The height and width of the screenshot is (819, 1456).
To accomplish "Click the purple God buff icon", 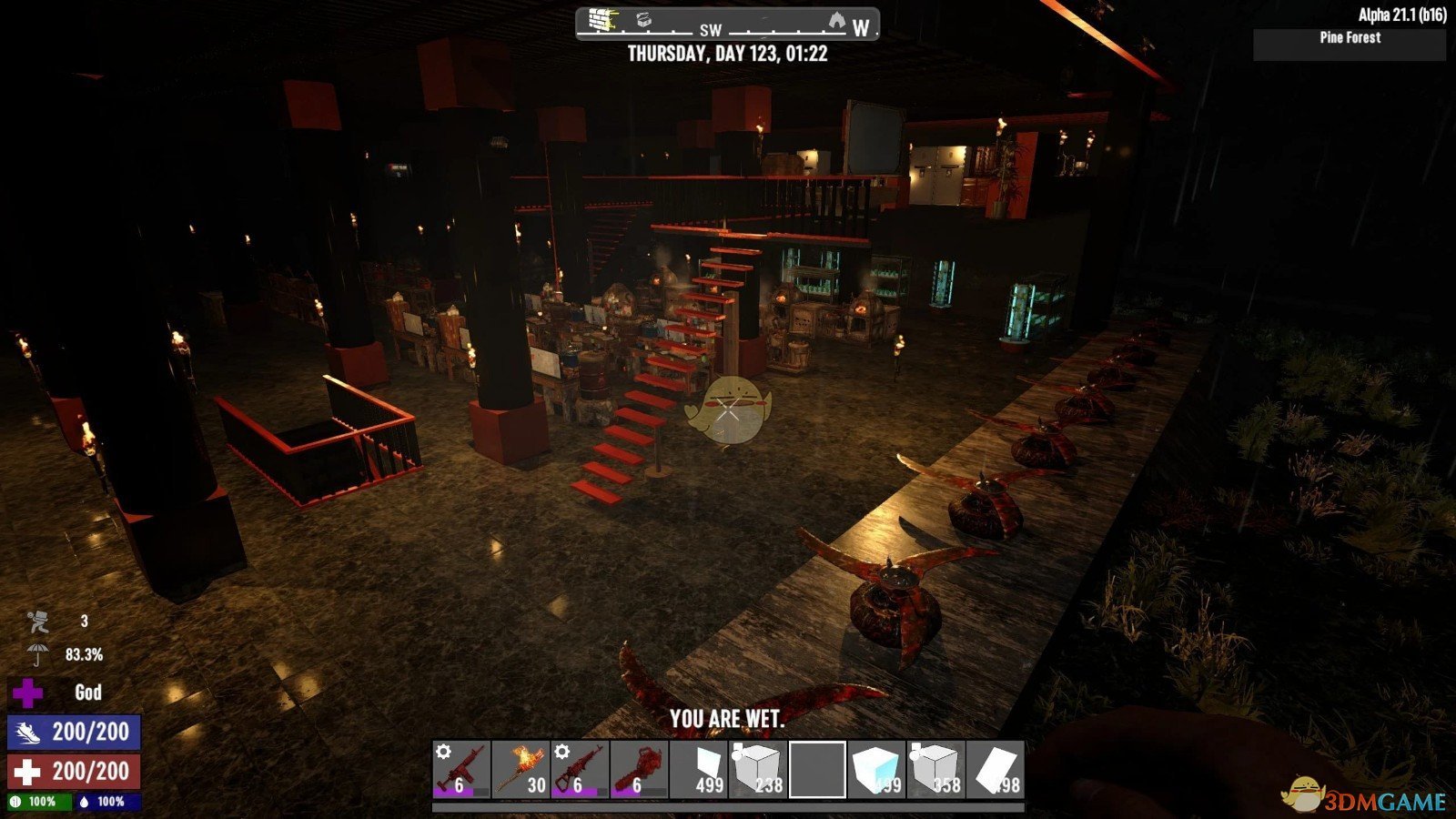I will click(x=27, y=693).
